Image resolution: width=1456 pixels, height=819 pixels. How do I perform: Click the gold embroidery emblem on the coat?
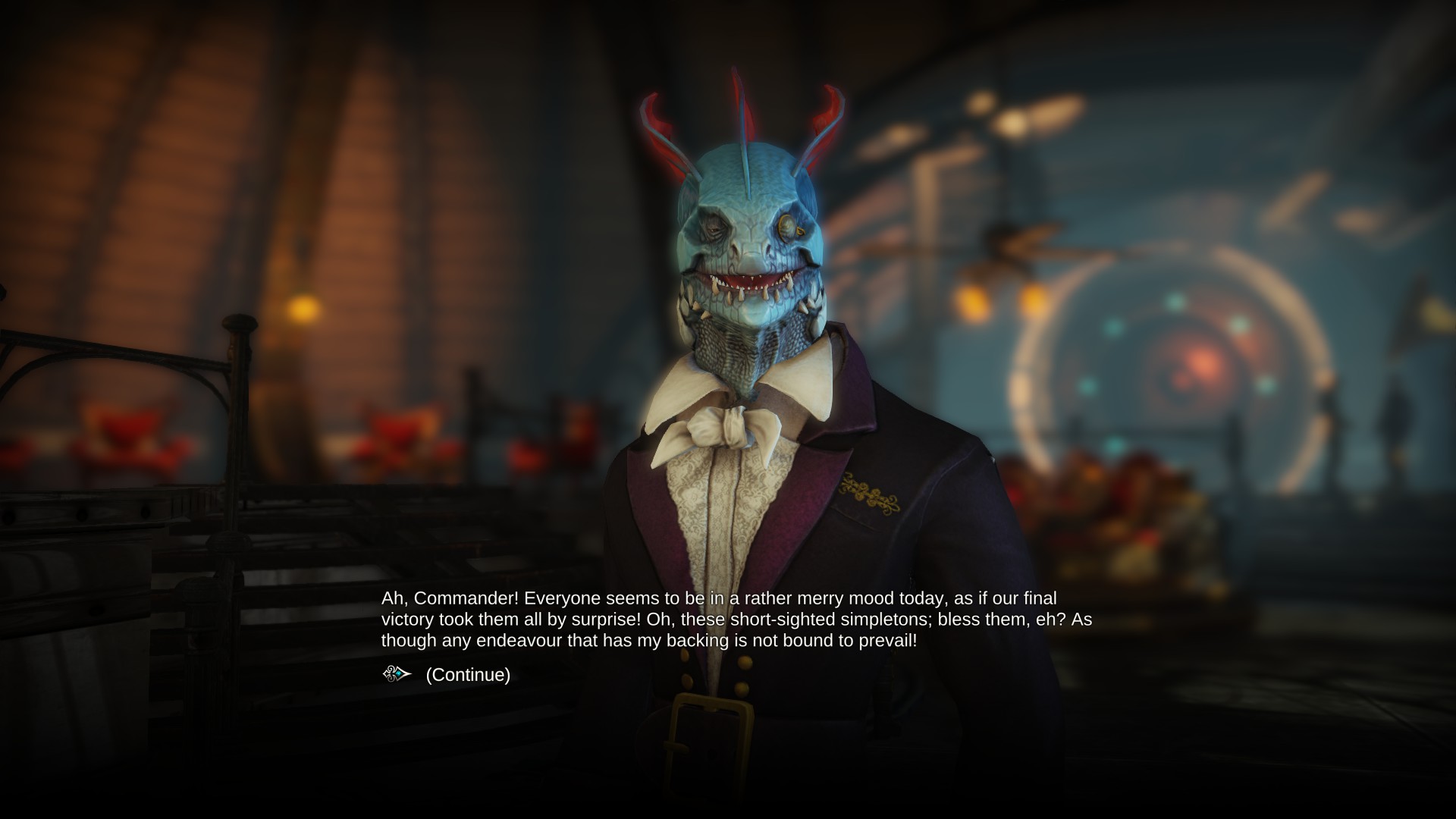871,493
